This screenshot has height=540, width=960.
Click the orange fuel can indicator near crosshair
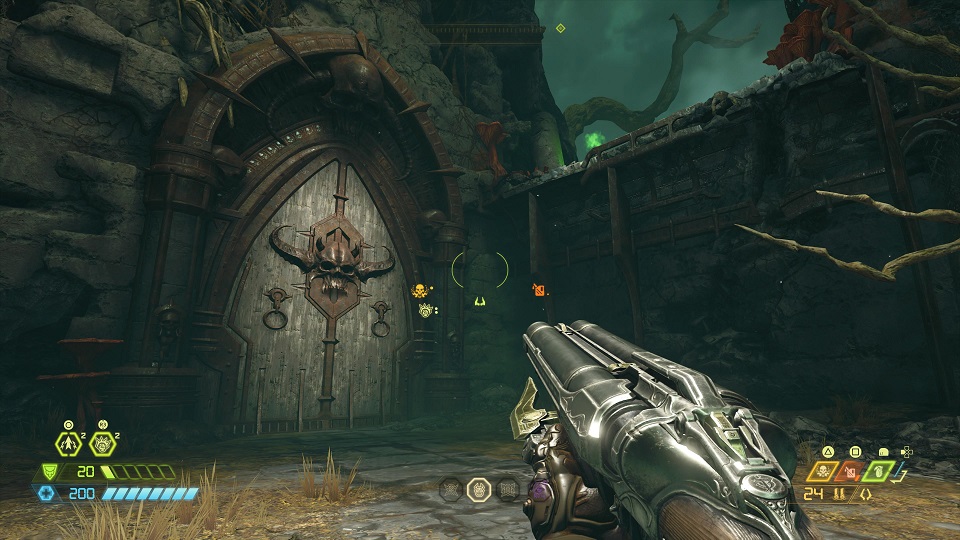539,290
